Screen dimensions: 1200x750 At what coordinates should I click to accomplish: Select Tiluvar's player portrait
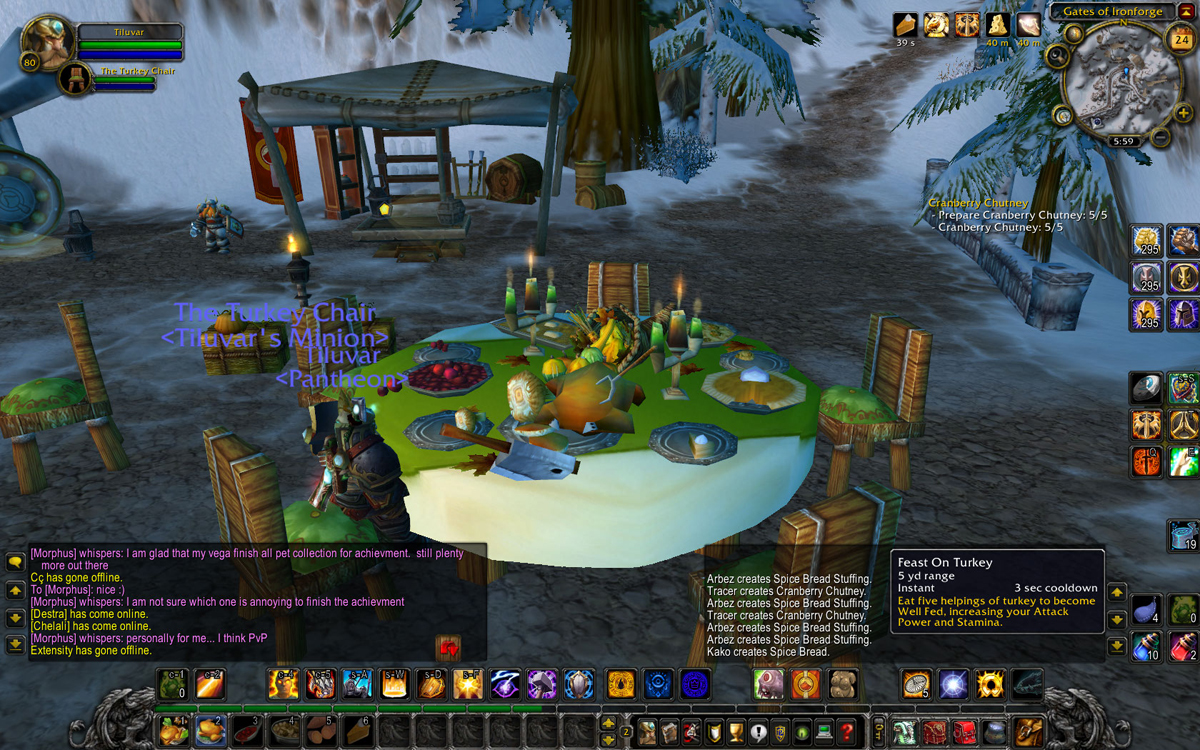point(46,43)
